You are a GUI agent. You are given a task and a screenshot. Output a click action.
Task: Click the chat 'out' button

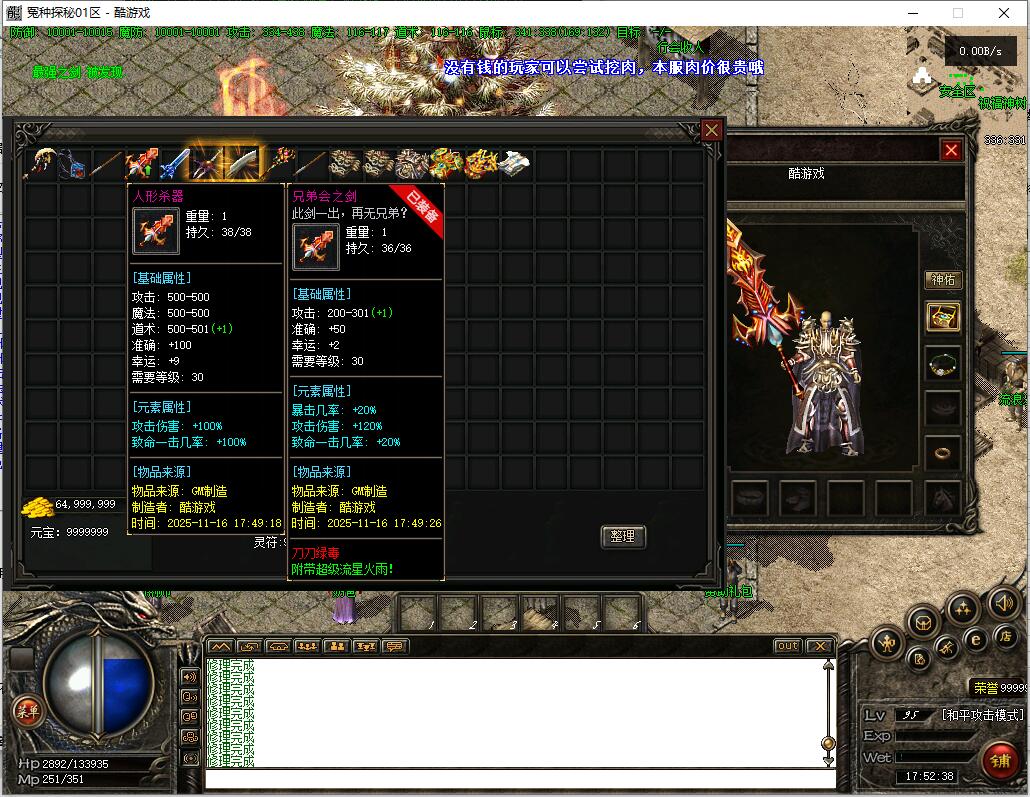point(788,646)
